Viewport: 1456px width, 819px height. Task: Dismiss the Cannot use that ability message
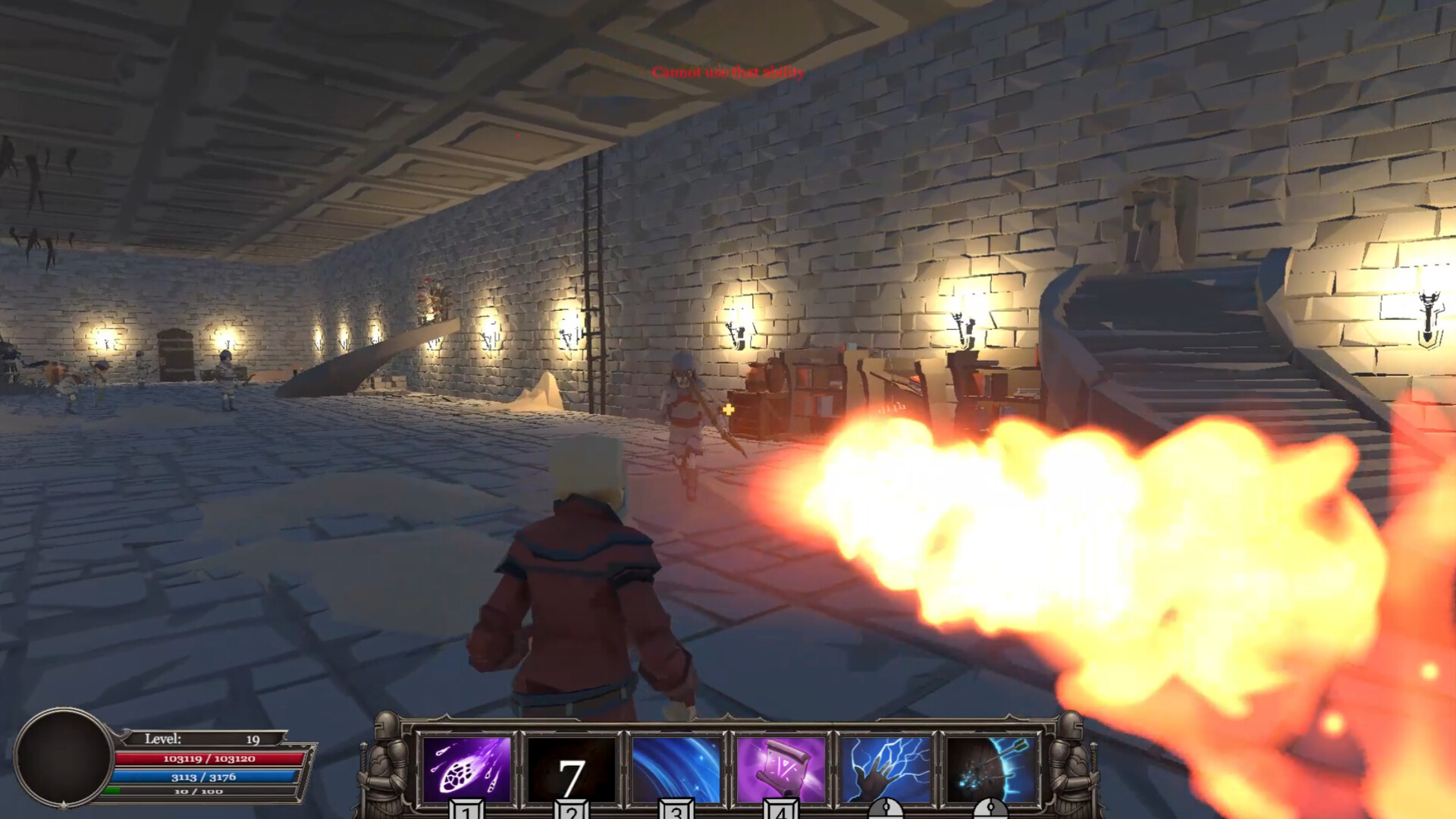(x=728, y=72)
